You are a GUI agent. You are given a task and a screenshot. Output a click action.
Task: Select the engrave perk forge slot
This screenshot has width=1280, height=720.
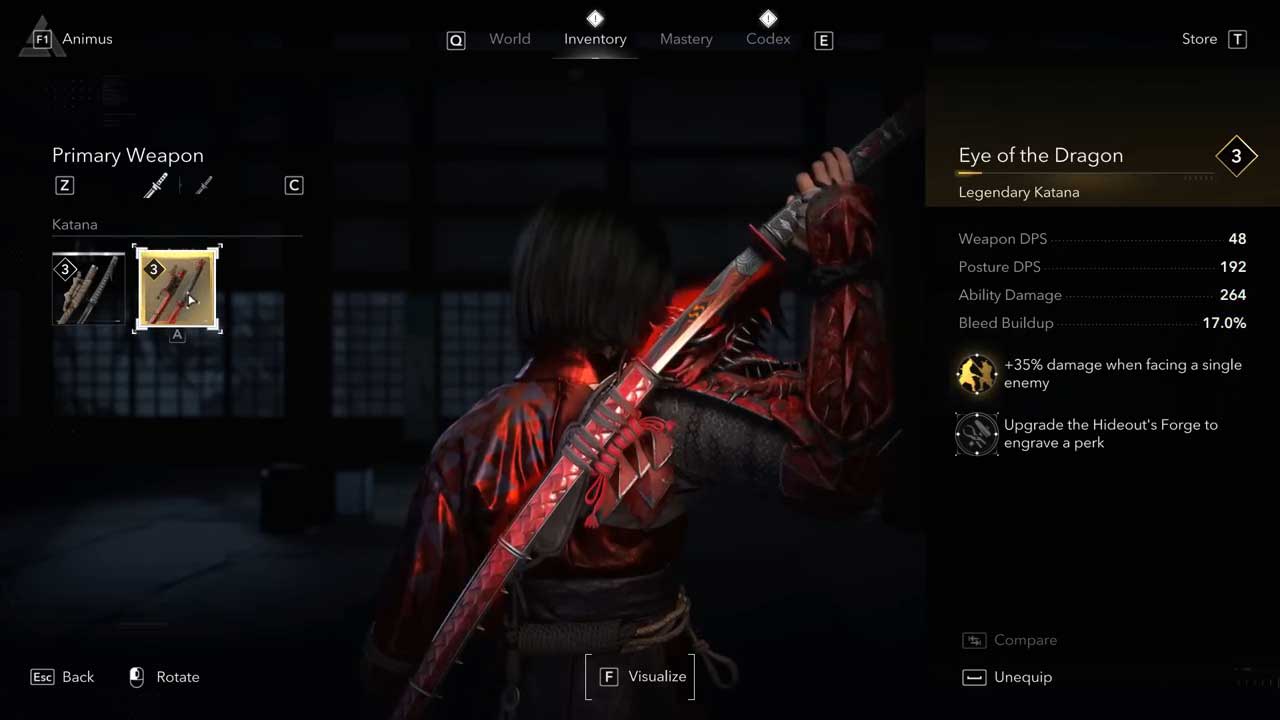[x=977, y=434]
